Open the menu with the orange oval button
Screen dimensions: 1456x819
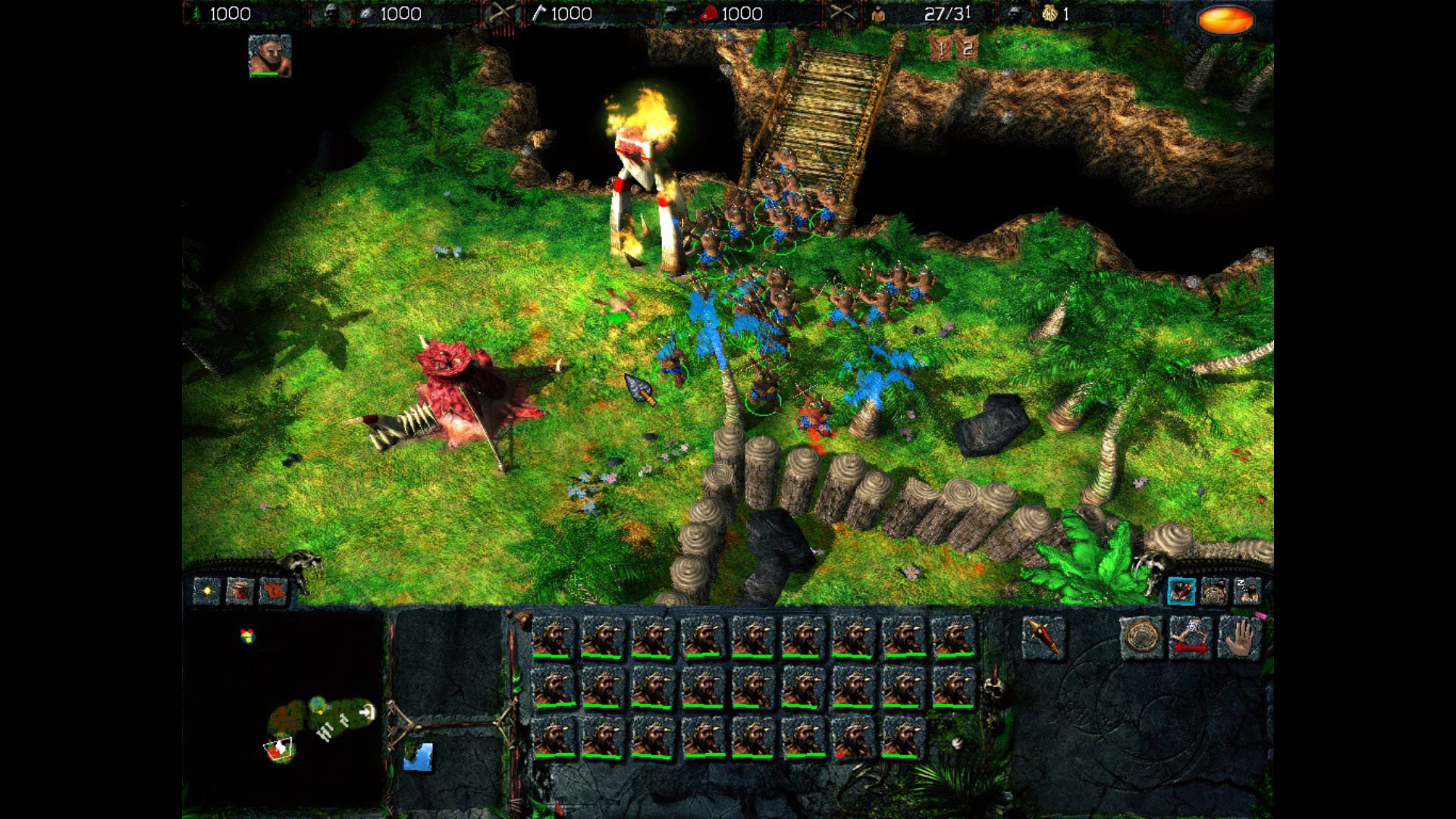1225,20
